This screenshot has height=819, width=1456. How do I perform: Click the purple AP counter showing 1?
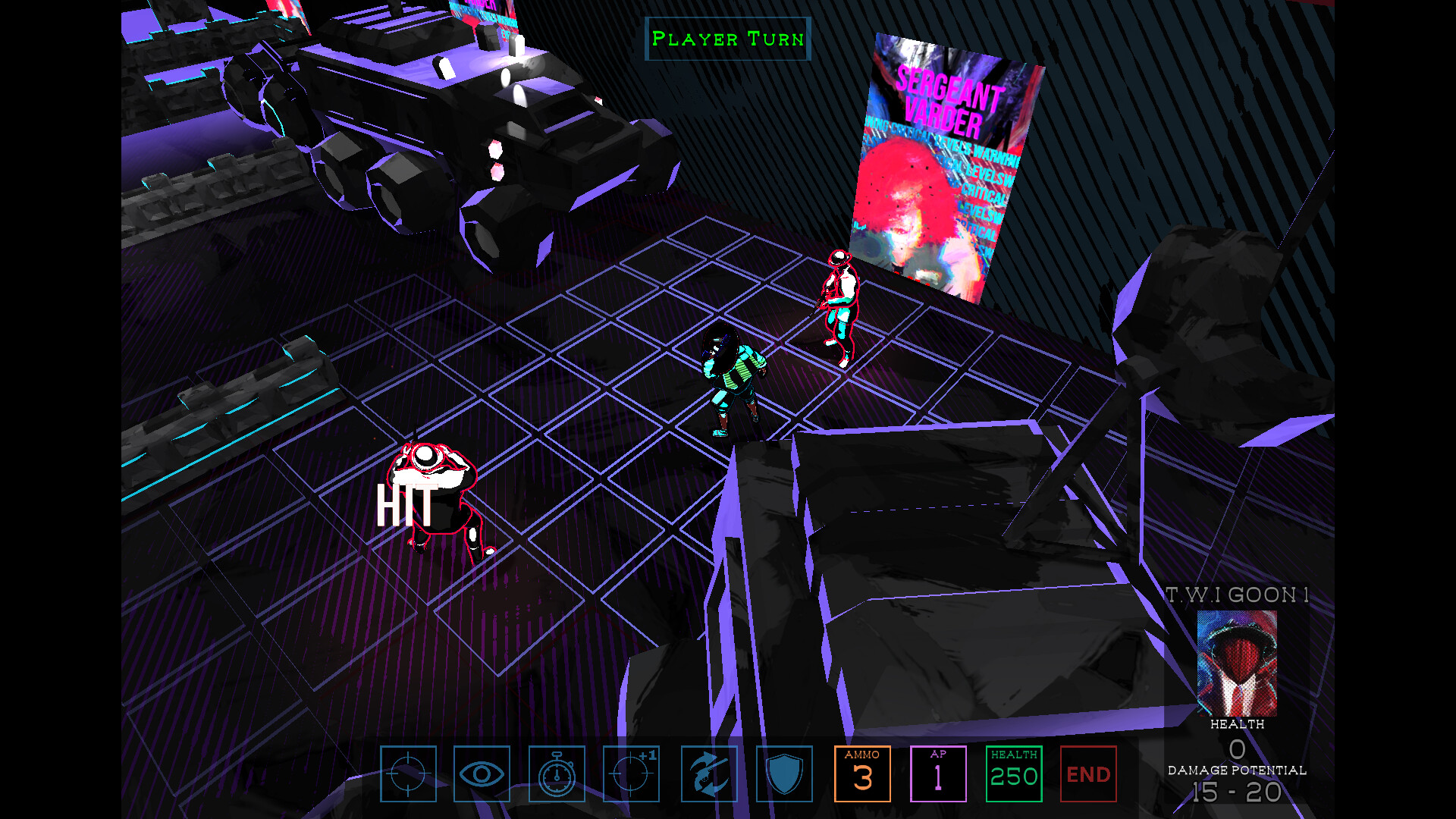pos(939,774)
